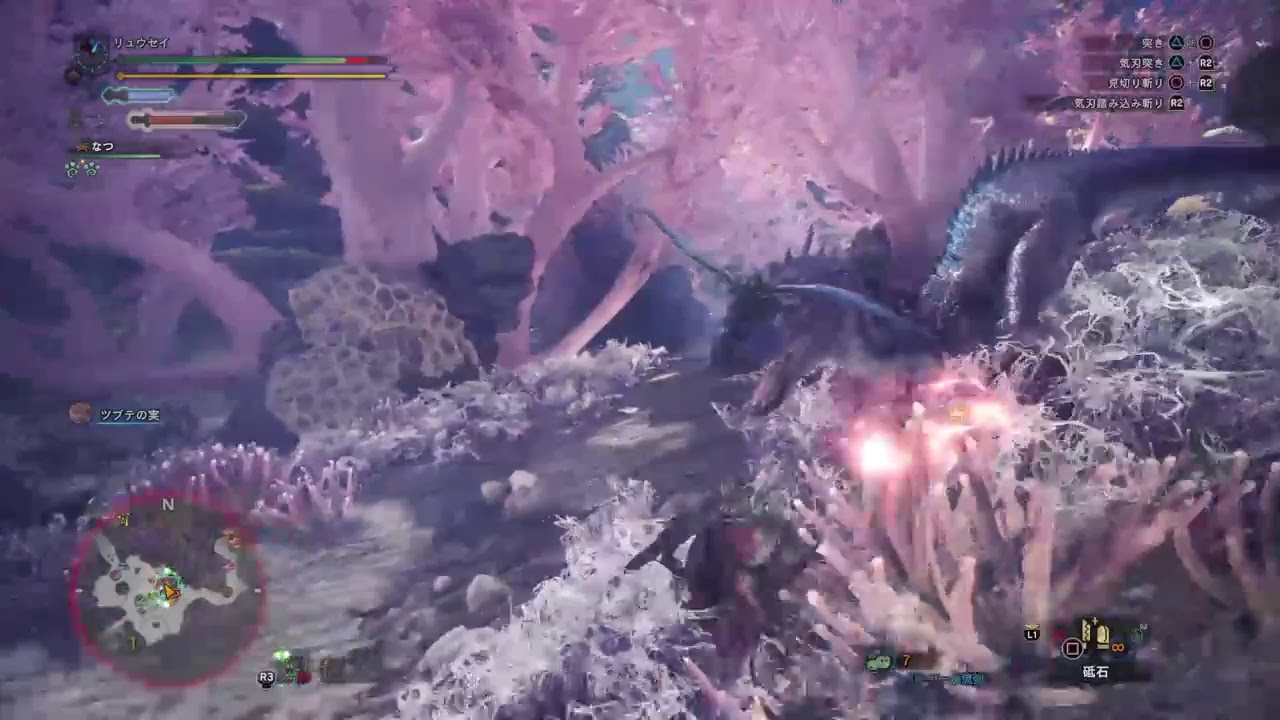Select the L1 item bar icon
The height and width of the screenshot is (720, 1280).
click(x=1031, y=634)
